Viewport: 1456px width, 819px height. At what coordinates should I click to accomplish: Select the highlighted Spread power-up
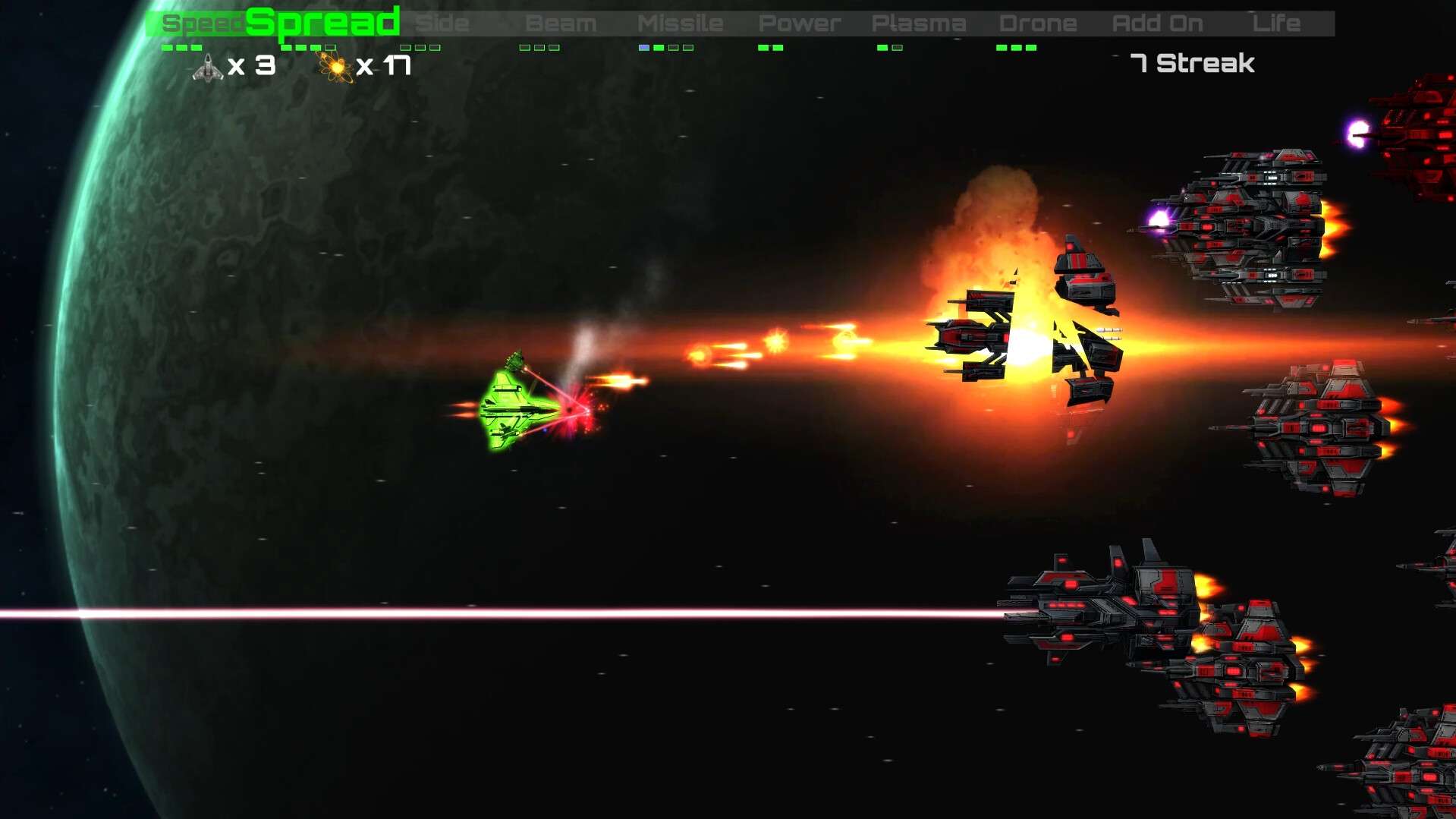click(x=322, y=23)
